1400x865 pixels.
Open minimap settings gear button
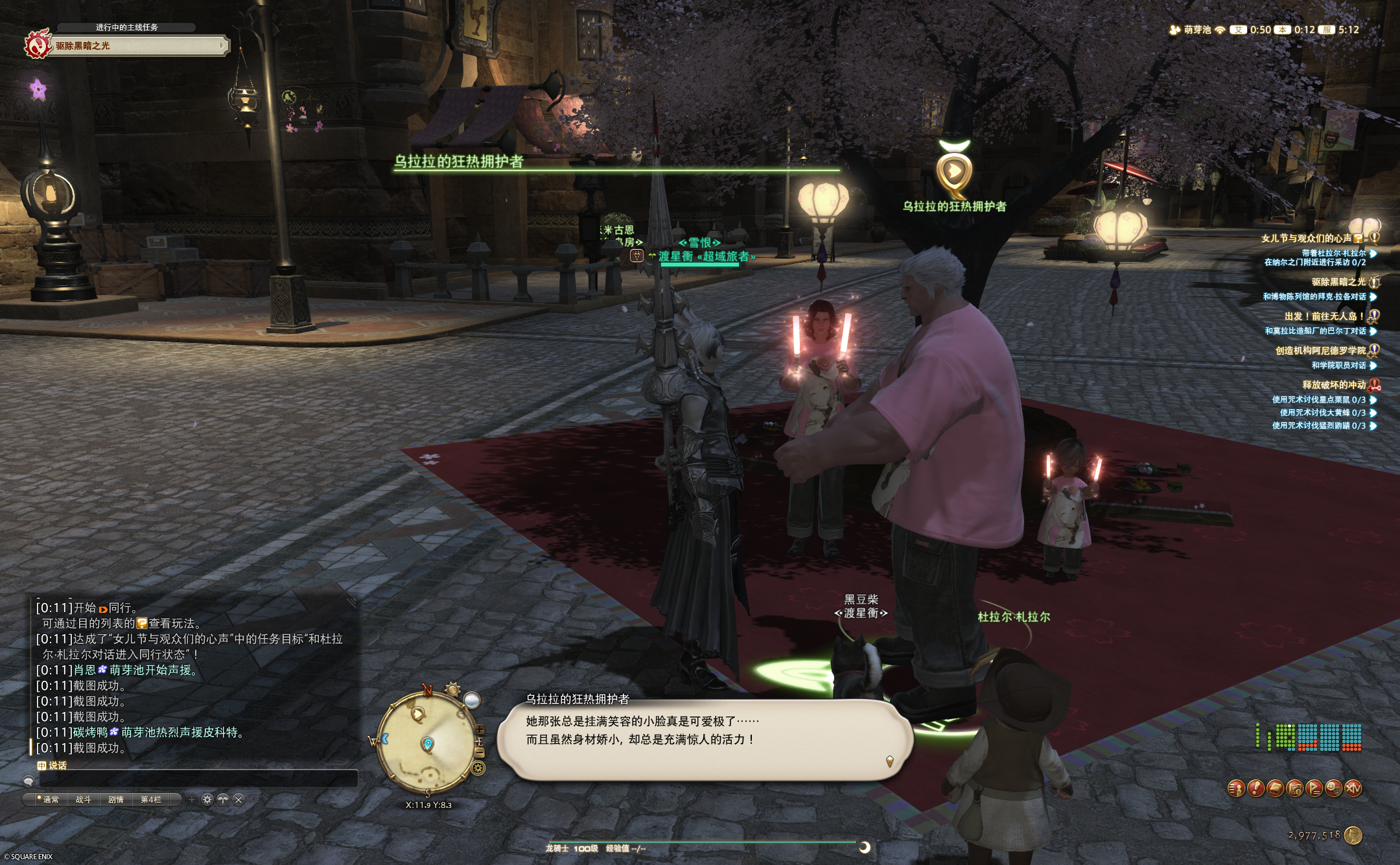[478, 768]
